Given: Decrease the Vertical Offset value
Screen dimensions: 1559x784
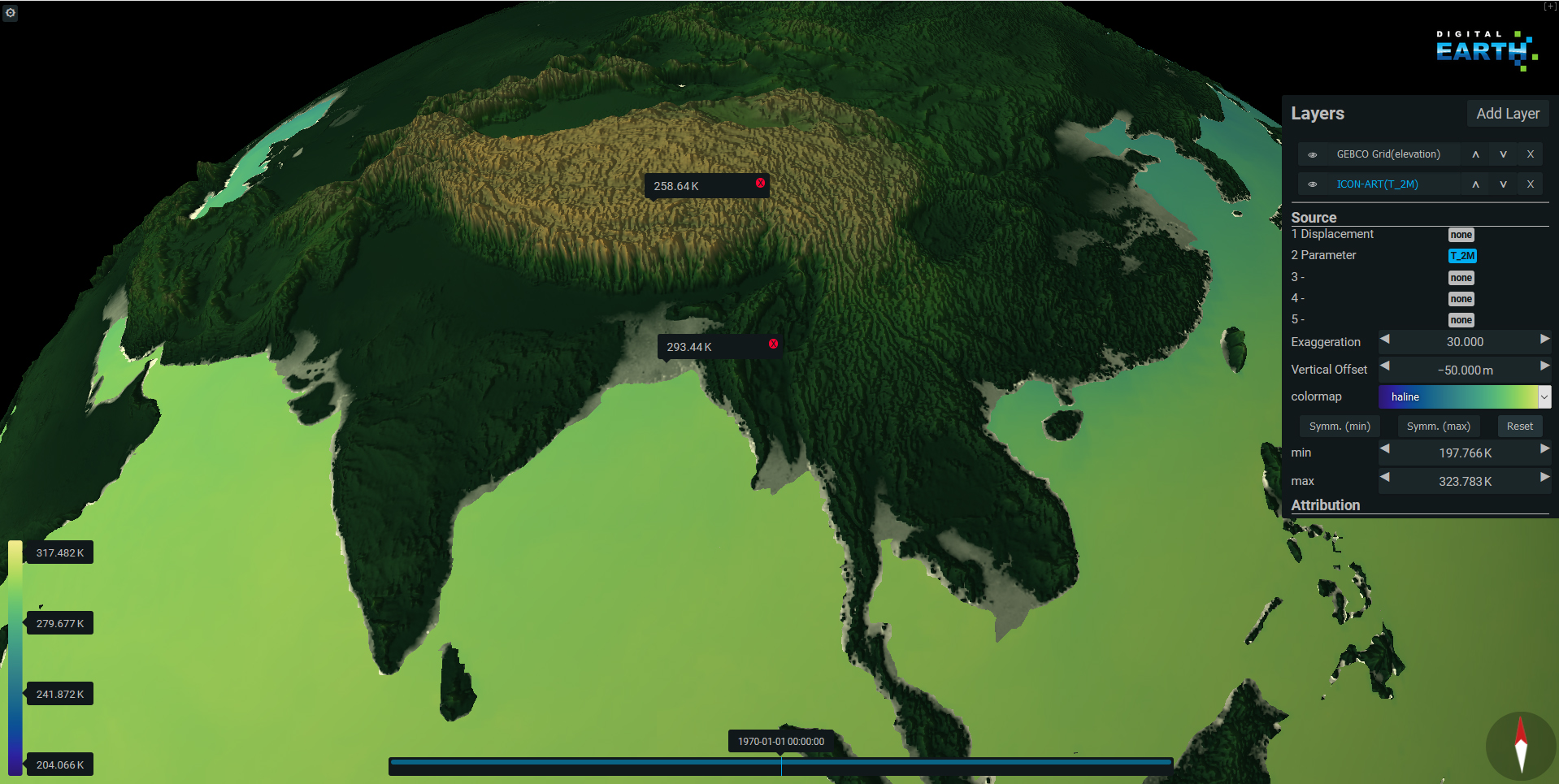Looking at the screenshot, I should (x=1385, y=366).
